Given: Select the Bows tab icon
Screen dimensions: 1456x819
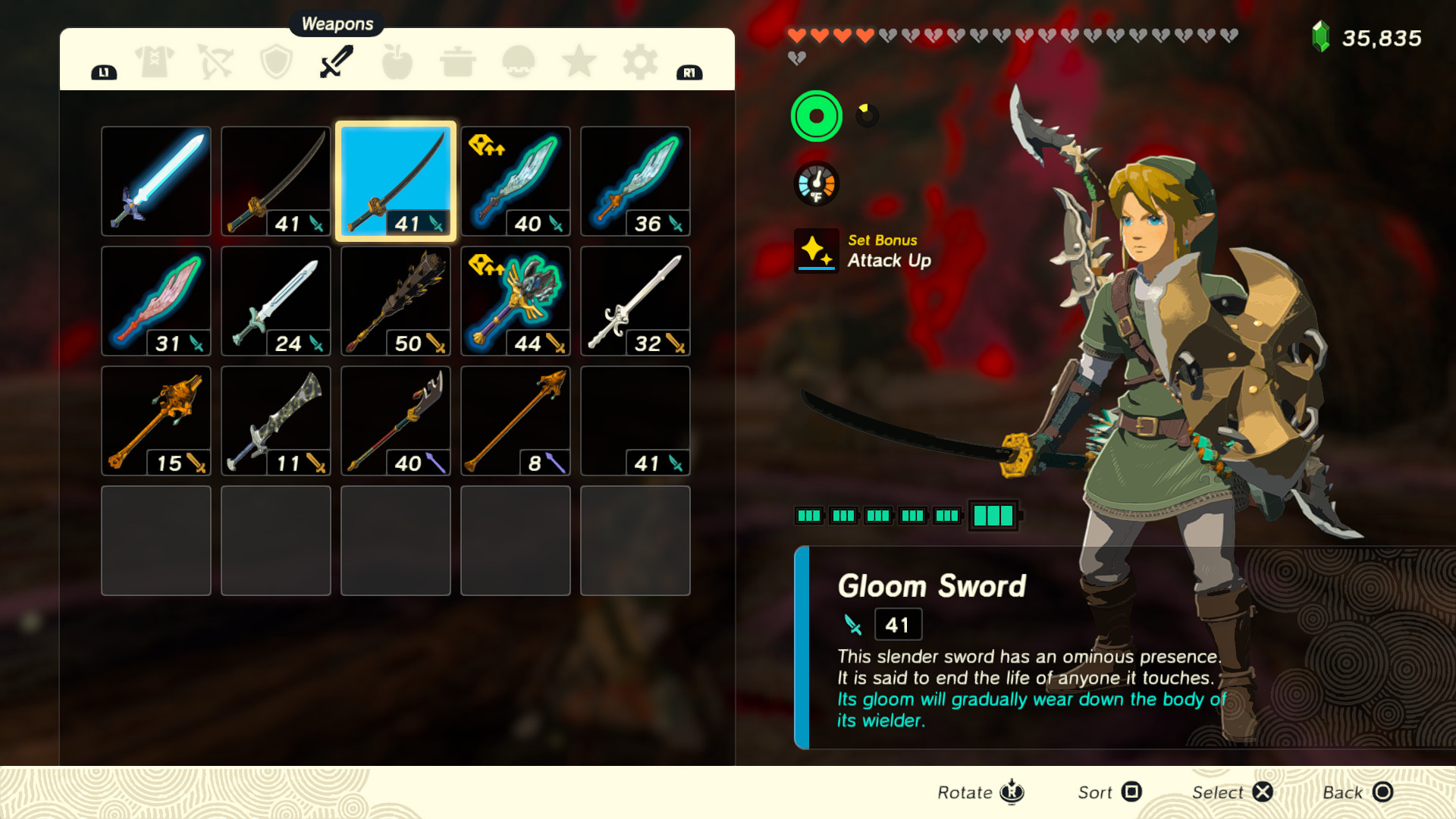Looking at the screenshot, I should coord(215,61).
